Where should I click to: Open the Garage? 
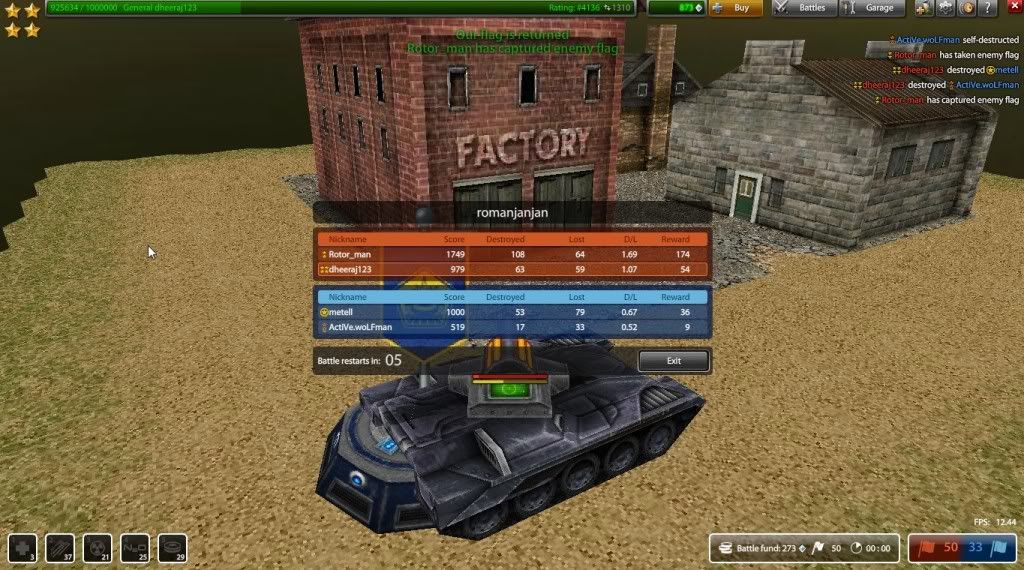click(871, 8)
